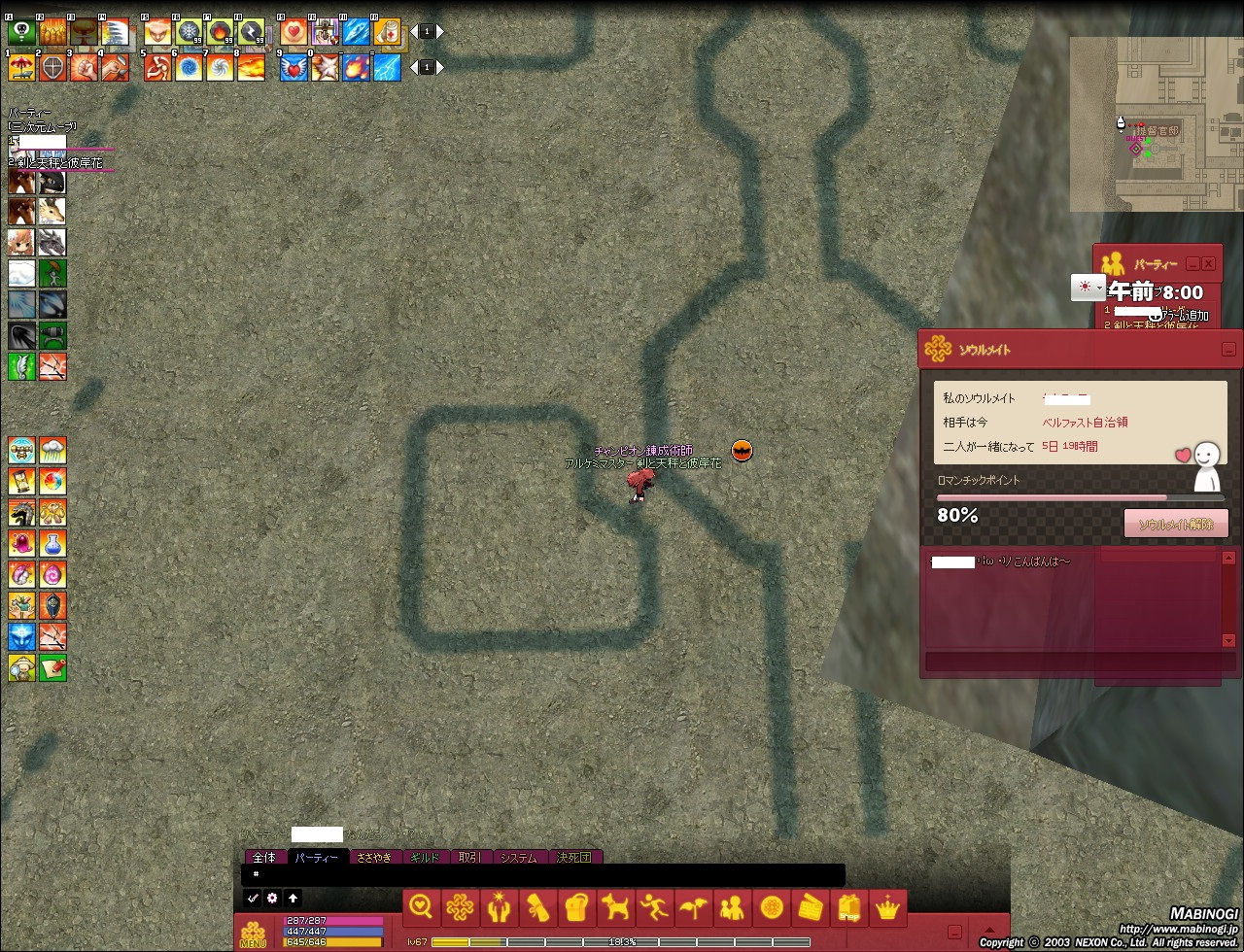This screenshot has height=952, width=1244.
Task: Open the backpack inventory icon
Action: 576,908
